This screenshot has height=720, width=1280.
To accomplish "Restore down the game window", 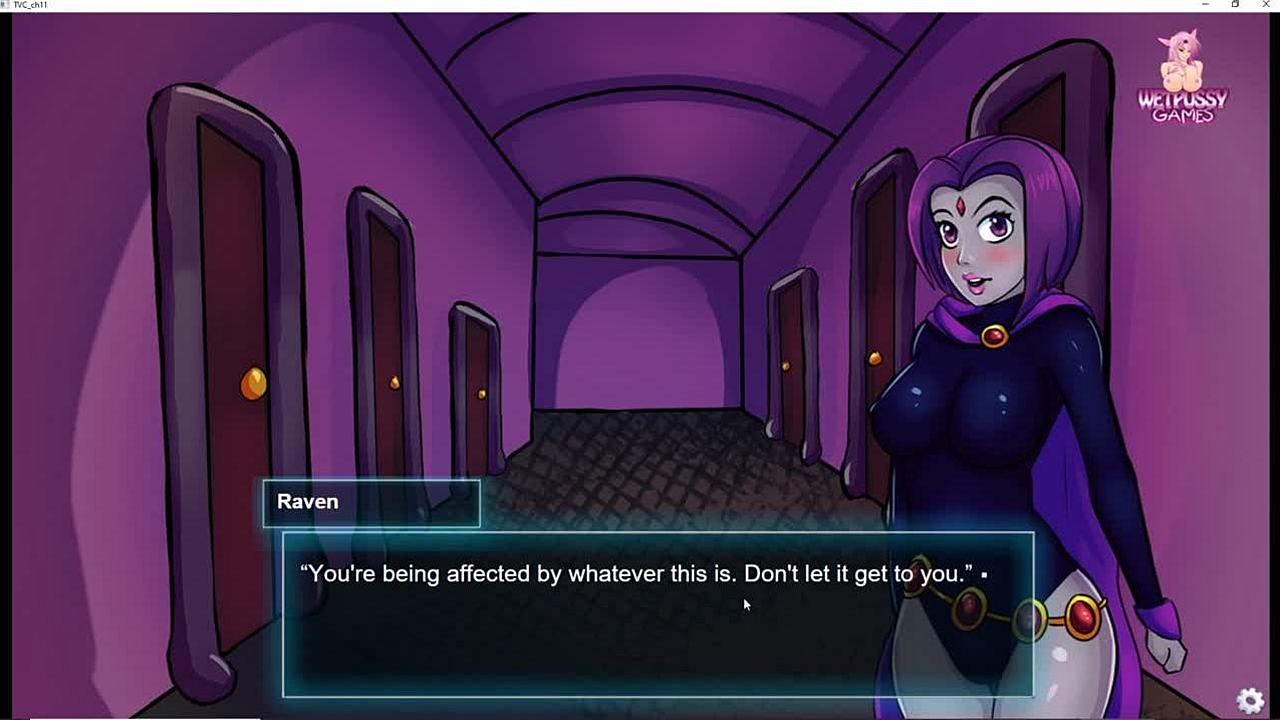I will [1236, 5].
